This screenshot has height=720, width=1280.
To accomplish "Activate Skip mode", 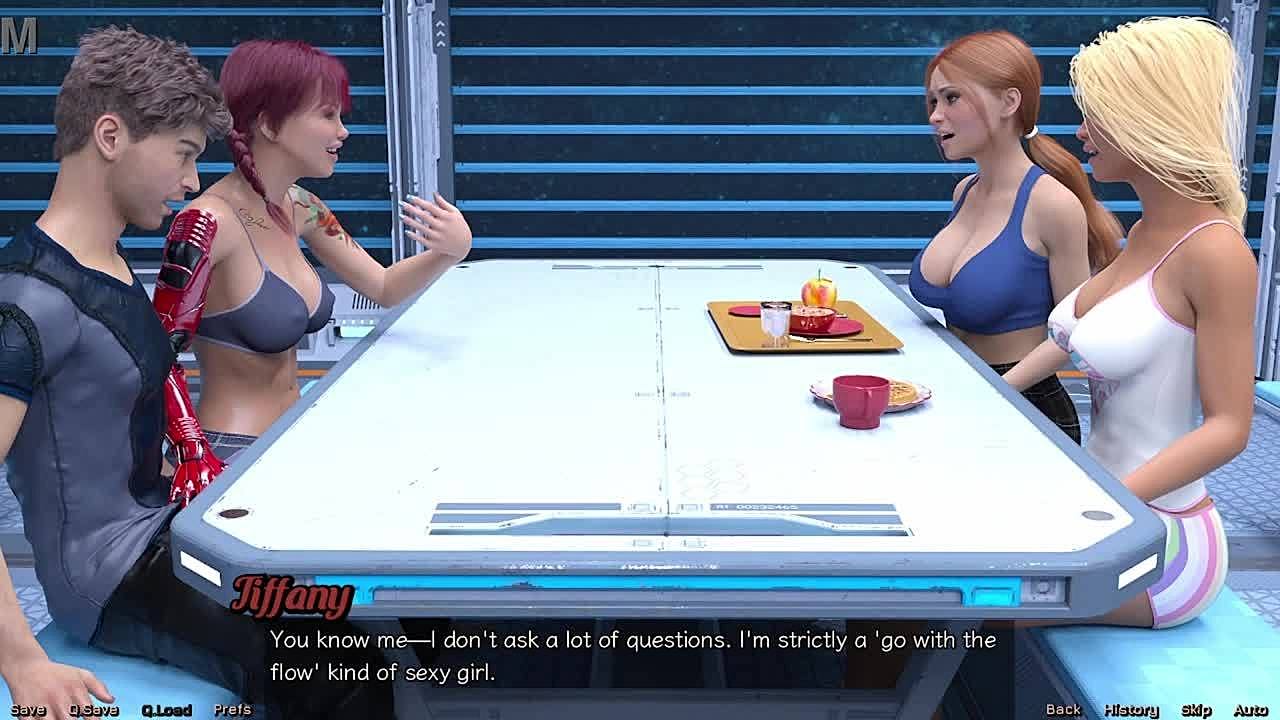I will coord(1196,709).
